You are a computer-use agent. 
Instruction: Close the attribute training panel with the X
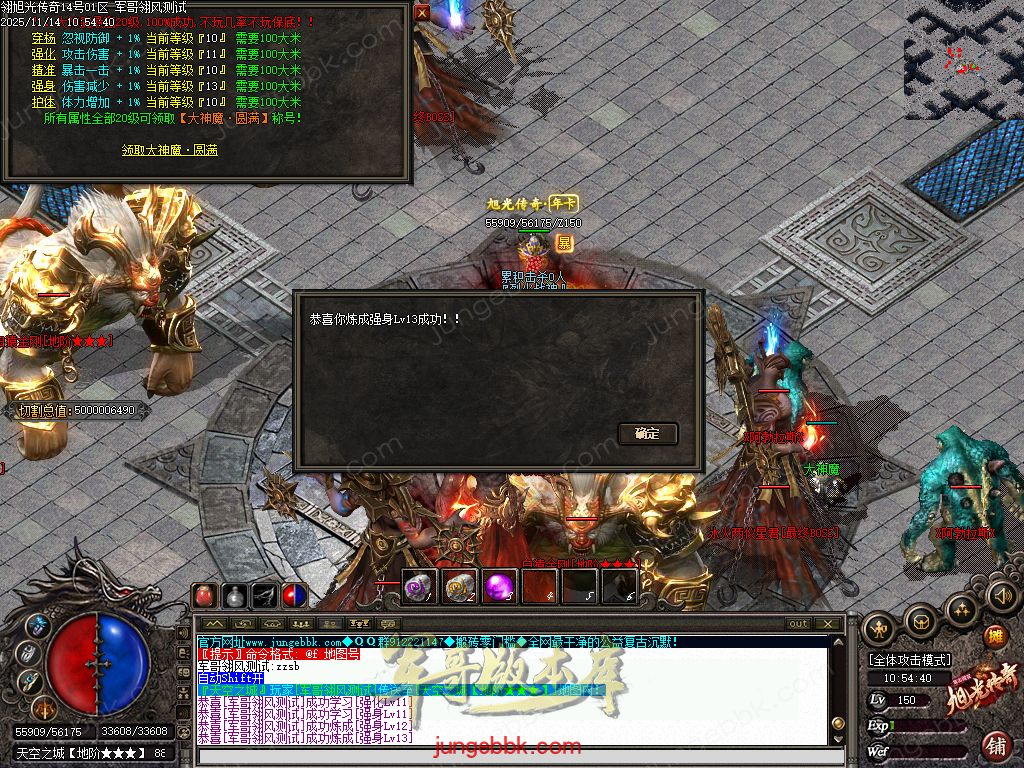tap(422, 13)
